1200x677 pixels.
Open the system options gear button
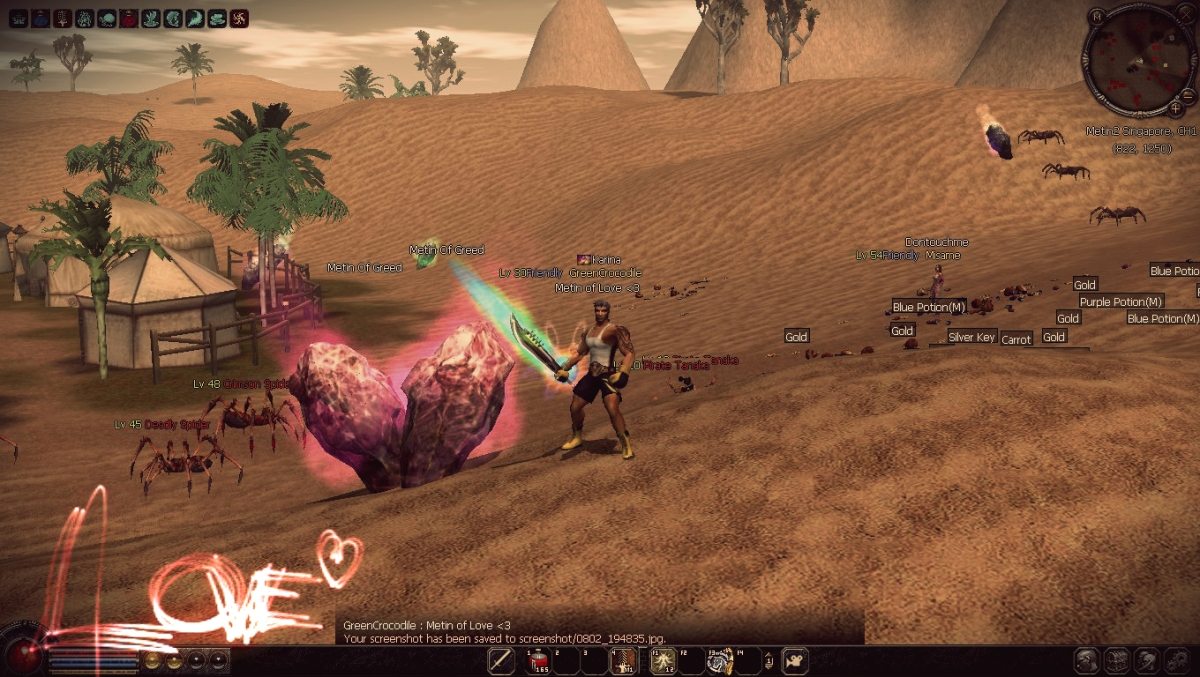tap(1177, 661)
